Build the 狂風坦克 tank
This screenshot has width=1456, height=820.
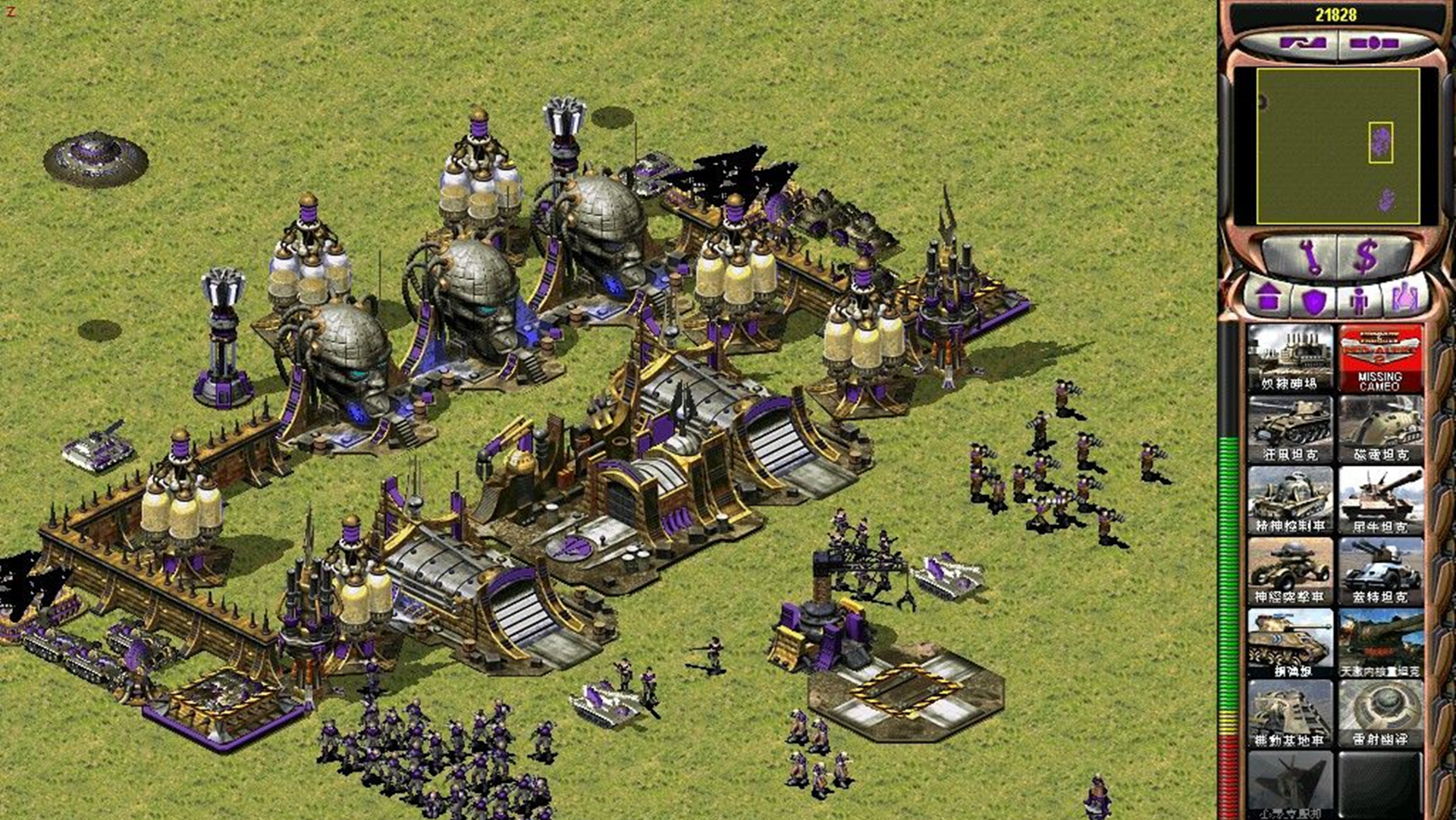point(1290,429)
